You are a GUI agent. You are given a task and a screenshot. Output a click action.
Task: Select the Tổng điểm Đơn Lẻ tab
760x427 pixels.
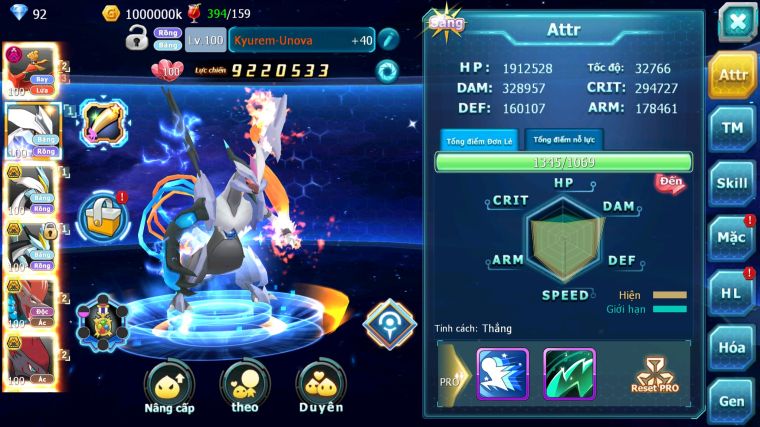(480, 140)
